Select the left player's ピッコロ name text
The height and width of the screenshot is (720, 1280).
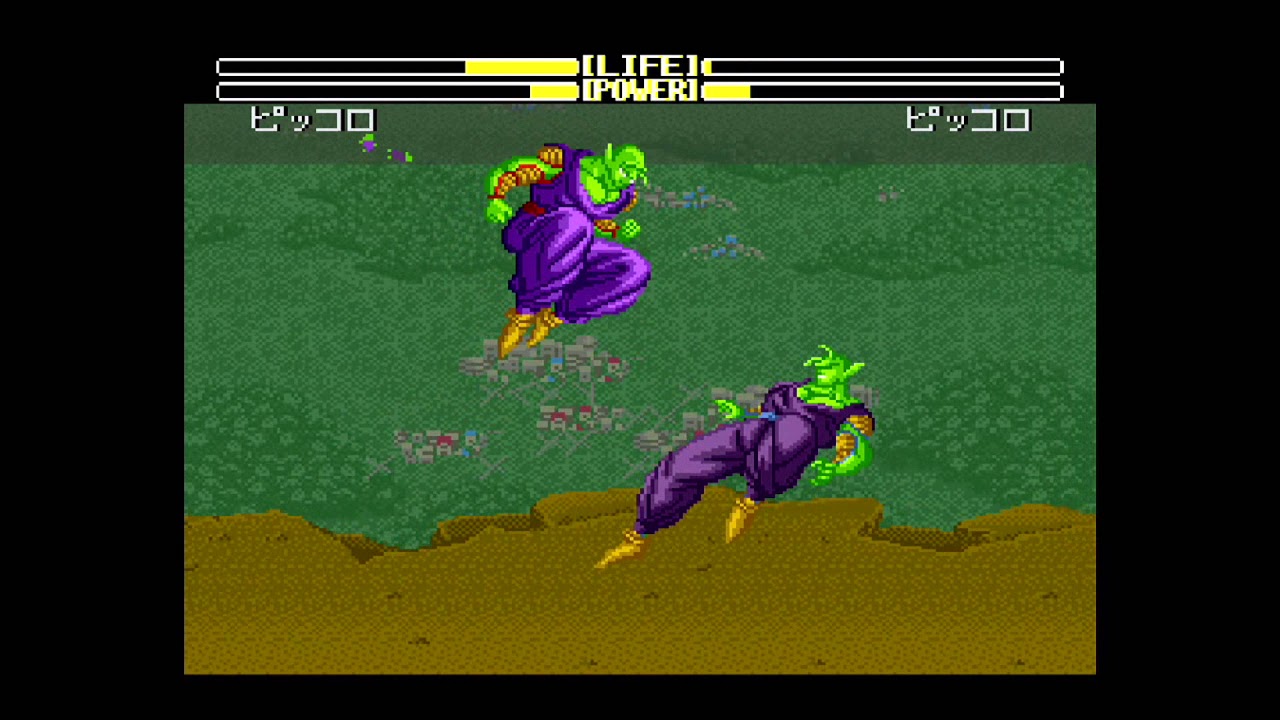click(311, 120)
